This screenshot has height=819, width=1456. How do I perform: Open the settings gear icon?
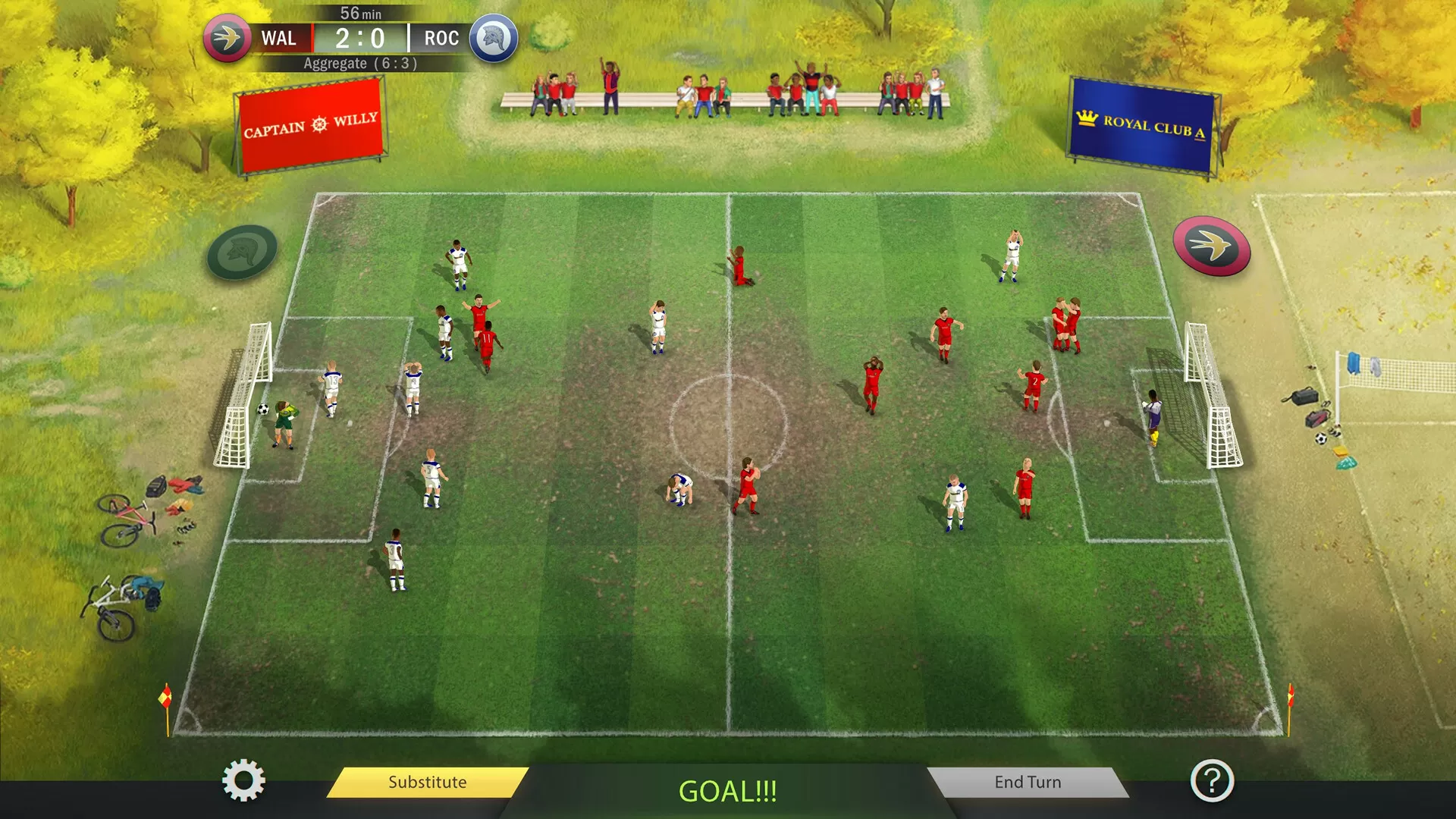(243, 783)
